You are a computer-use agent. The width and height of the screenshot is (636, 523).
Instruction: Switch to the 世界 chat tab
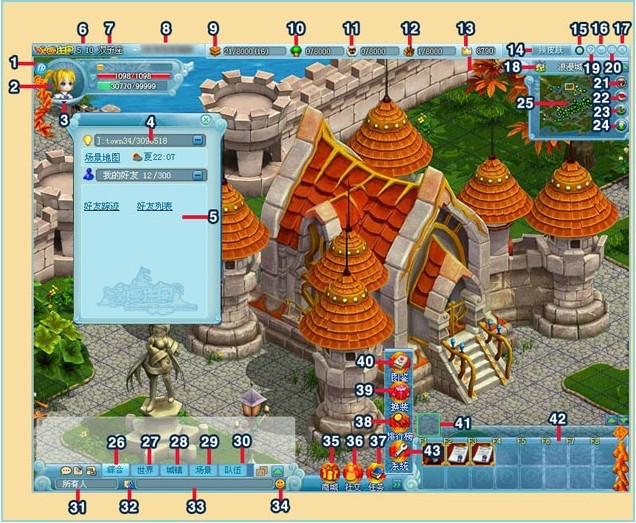tap(147, 469)
